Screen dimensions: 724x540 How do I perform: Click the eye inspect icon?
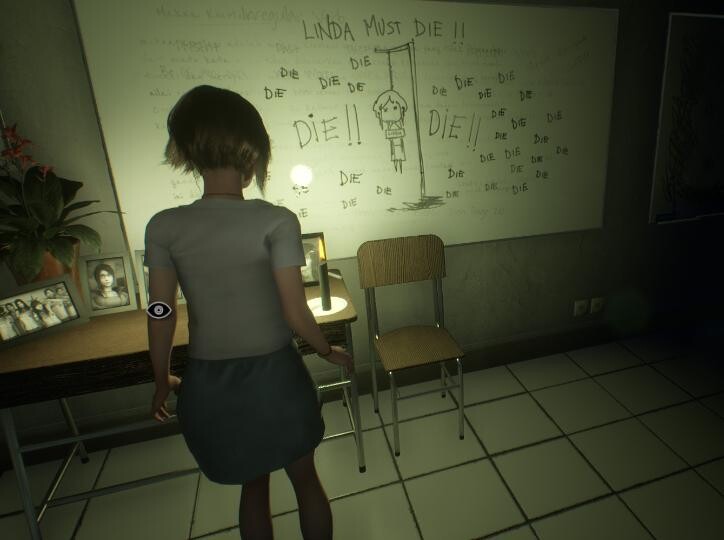[x=159, y=310]
